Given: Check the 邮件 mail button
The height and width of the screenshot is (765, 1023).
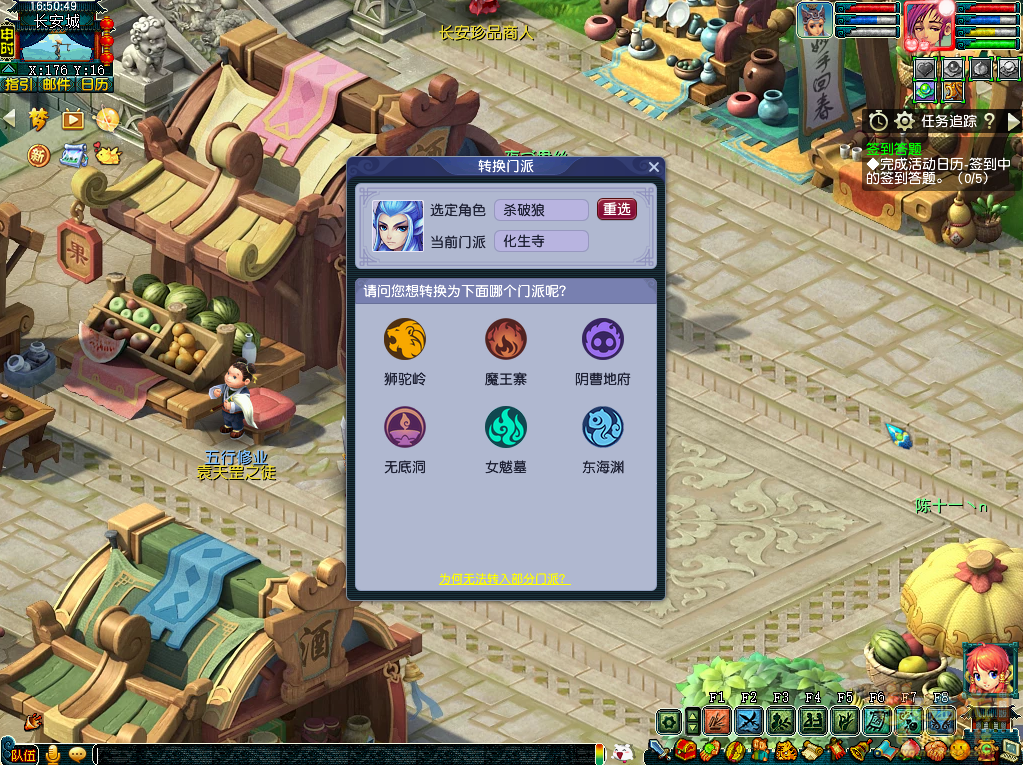Looking at the screenshot, I should coord(57,84).
